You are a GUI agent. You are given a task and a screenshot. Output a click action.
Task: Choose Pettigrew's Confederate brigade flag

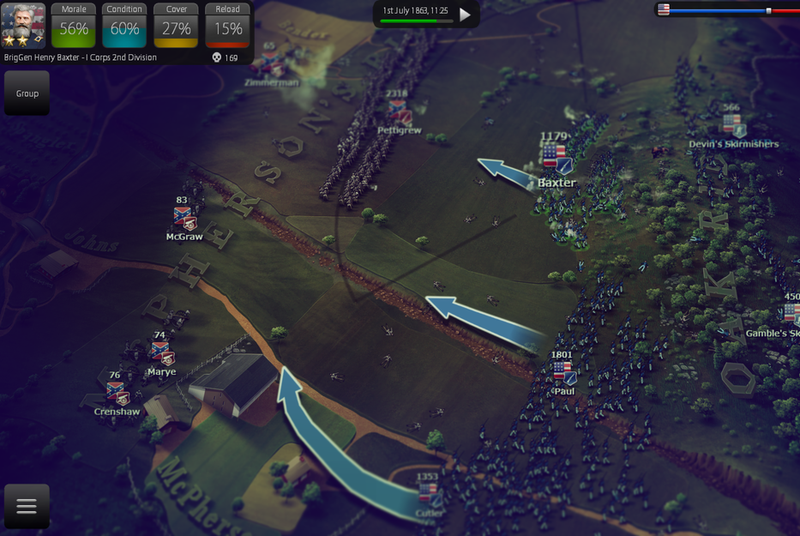point(399,111)
